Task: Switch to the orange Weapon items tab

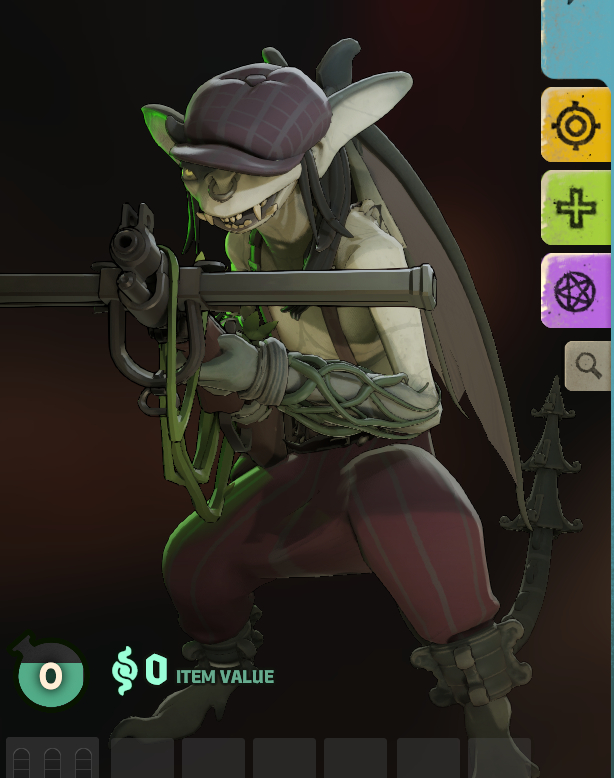Action: tap(576, 125)
